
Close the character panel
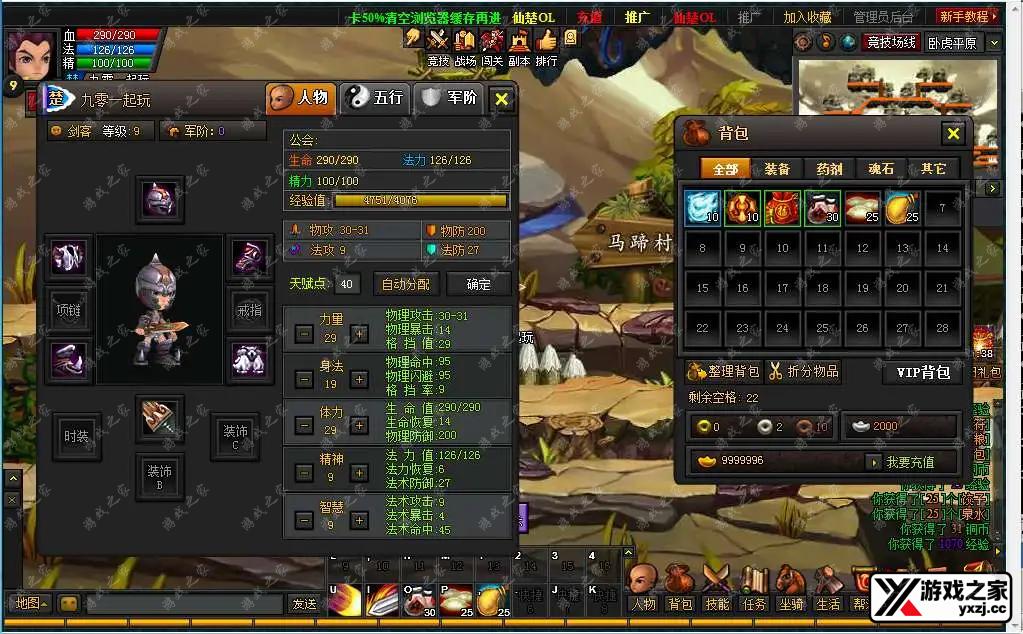pos(502,99)
